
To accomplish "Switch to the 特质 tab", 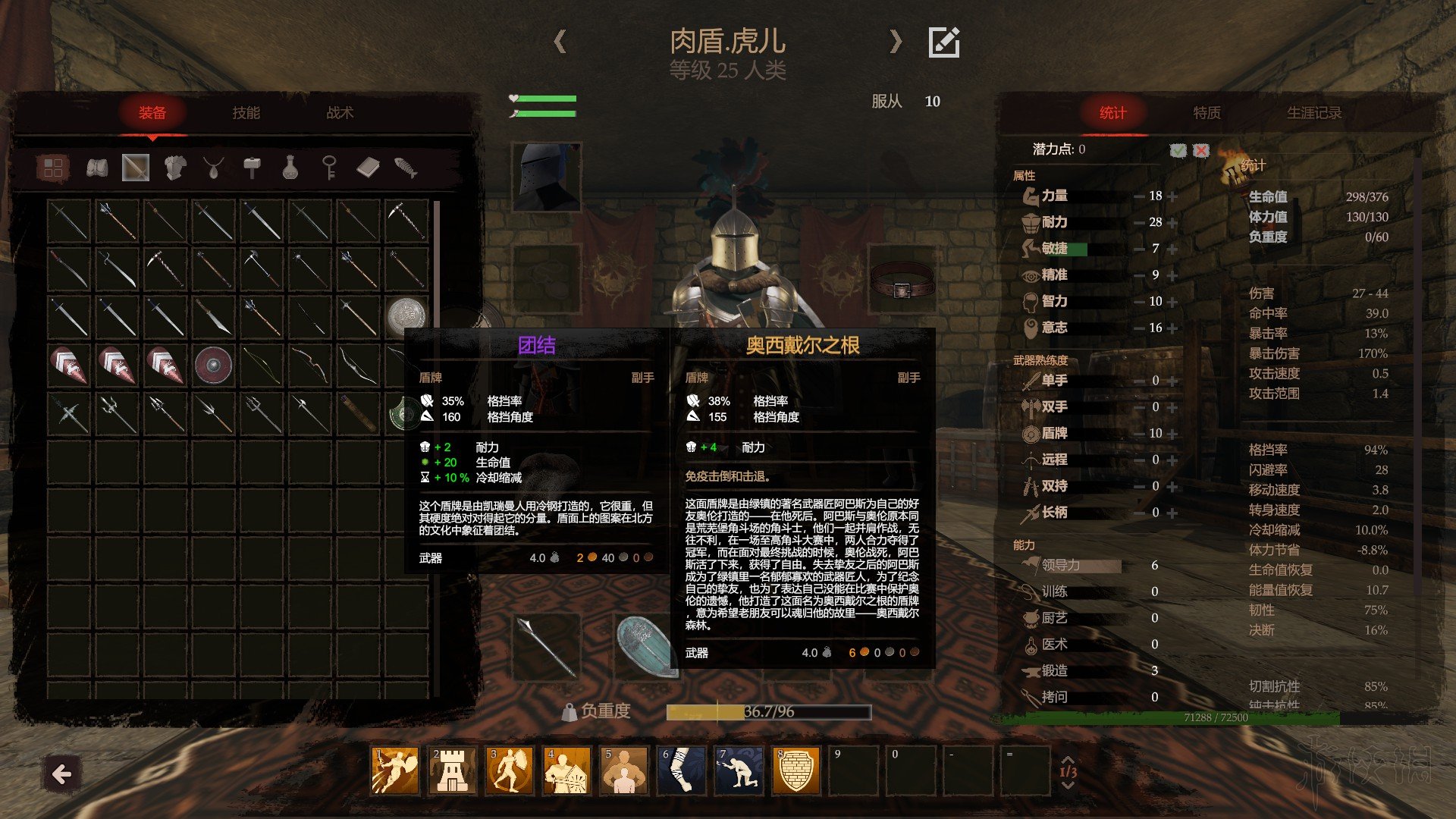I will [1207, 113].
